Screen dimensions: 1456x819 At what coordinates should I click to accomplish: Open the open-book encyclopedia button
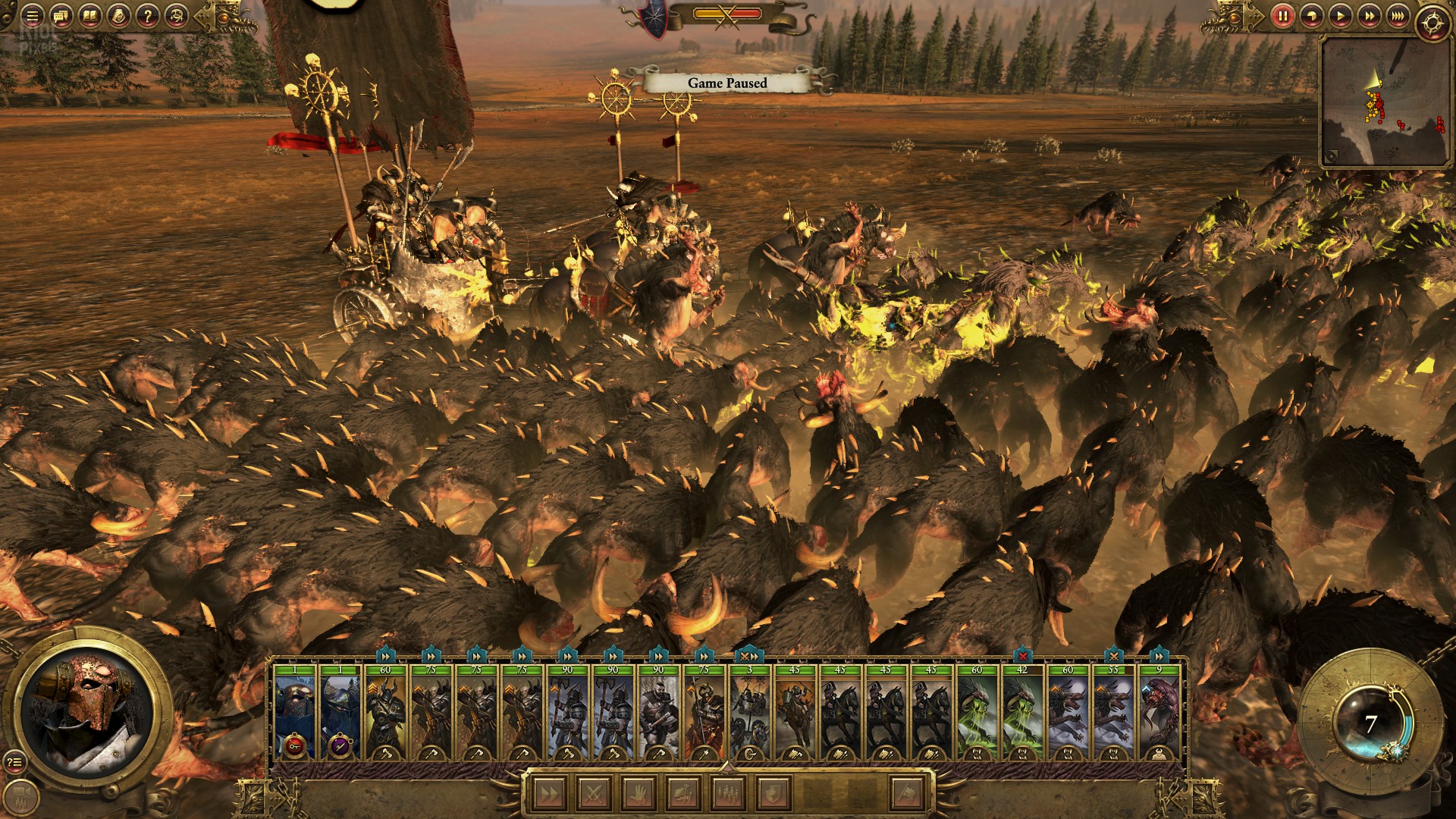[x=89, y=15]
